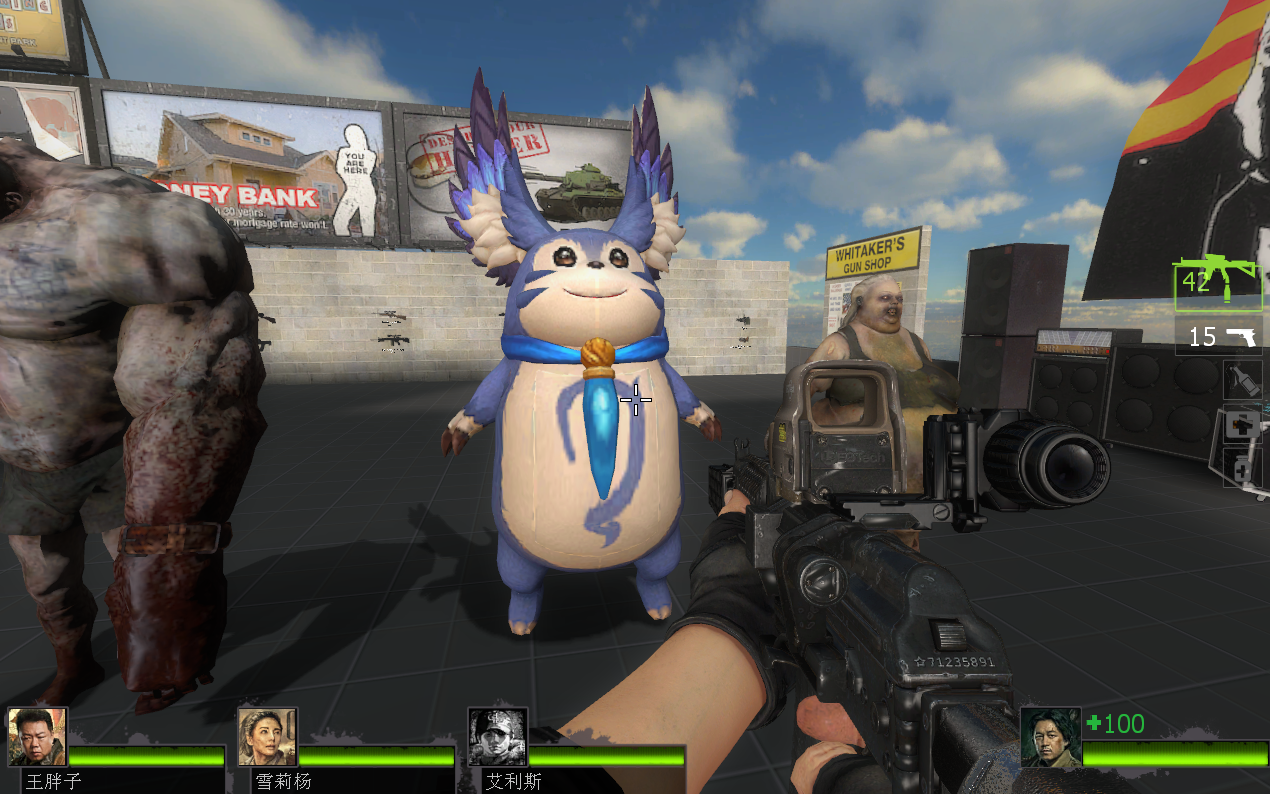
Task: Click teammate 王胖子's portrait
Action: pos(37,737)
